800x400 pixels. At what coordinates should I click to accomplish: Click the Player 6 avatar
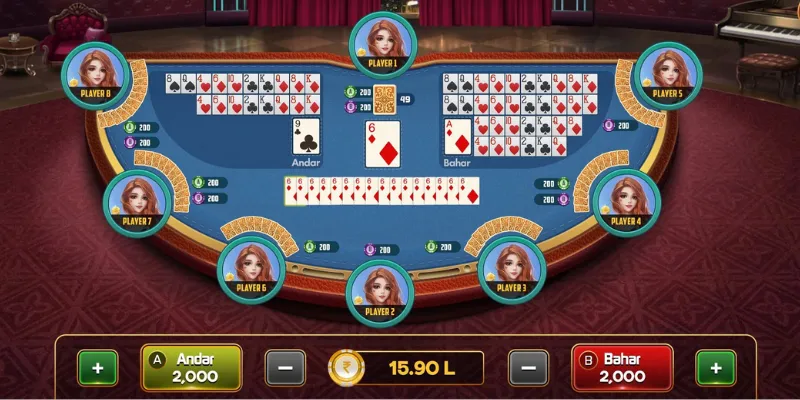251,267
